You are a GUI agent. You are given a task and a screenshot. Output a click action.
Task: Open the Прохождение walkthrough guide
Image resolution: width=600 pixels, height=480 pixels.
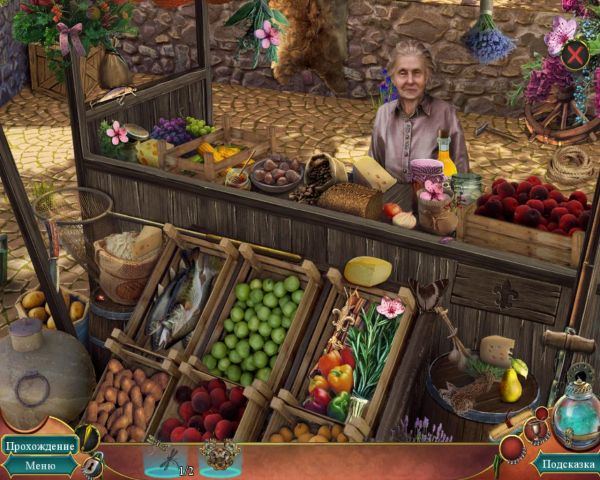click(39, 445)
